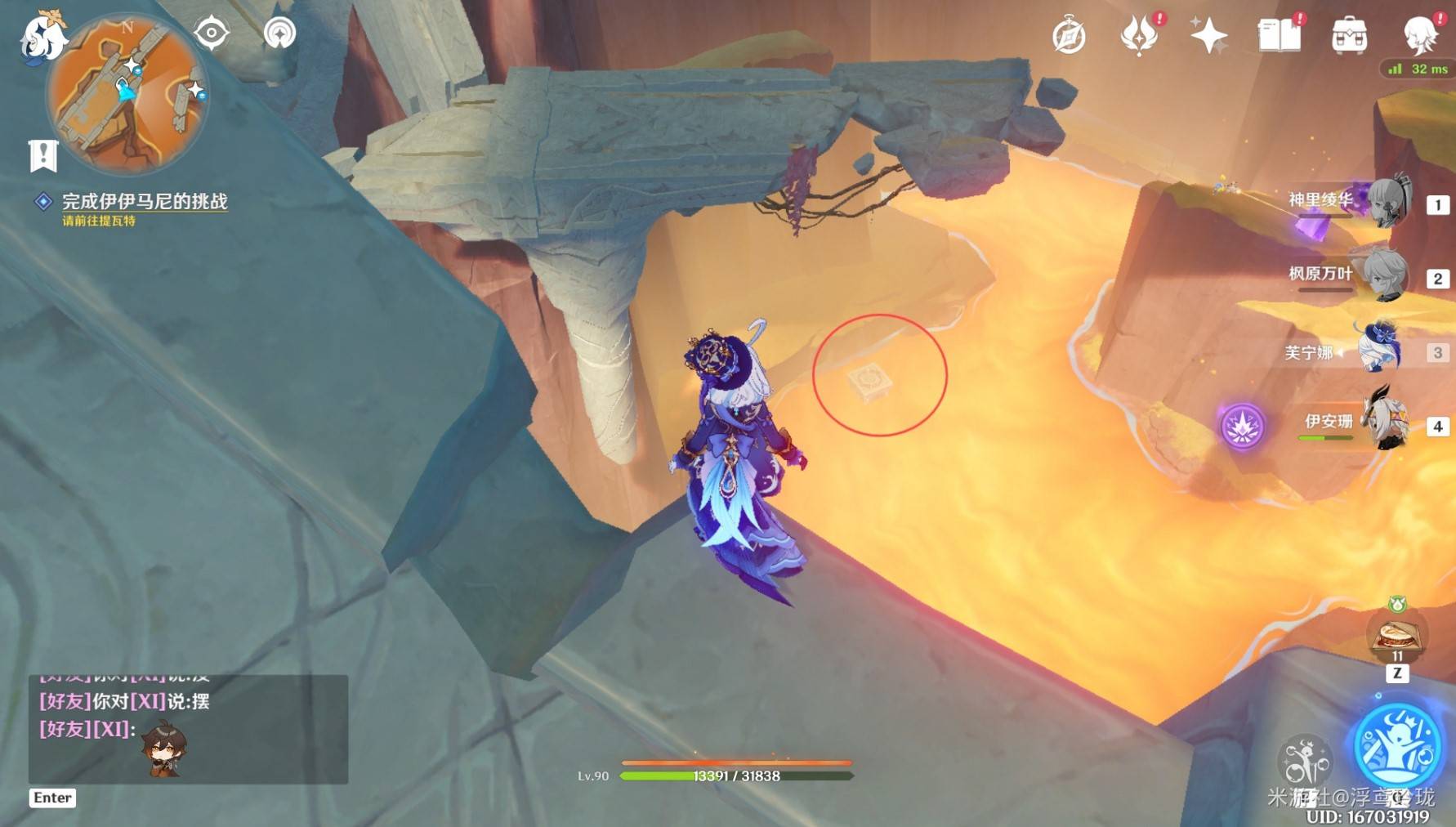
Task: Click the eye-shaped icon beside the minimap
Action: pyautogui.click(x=211, y=34)
